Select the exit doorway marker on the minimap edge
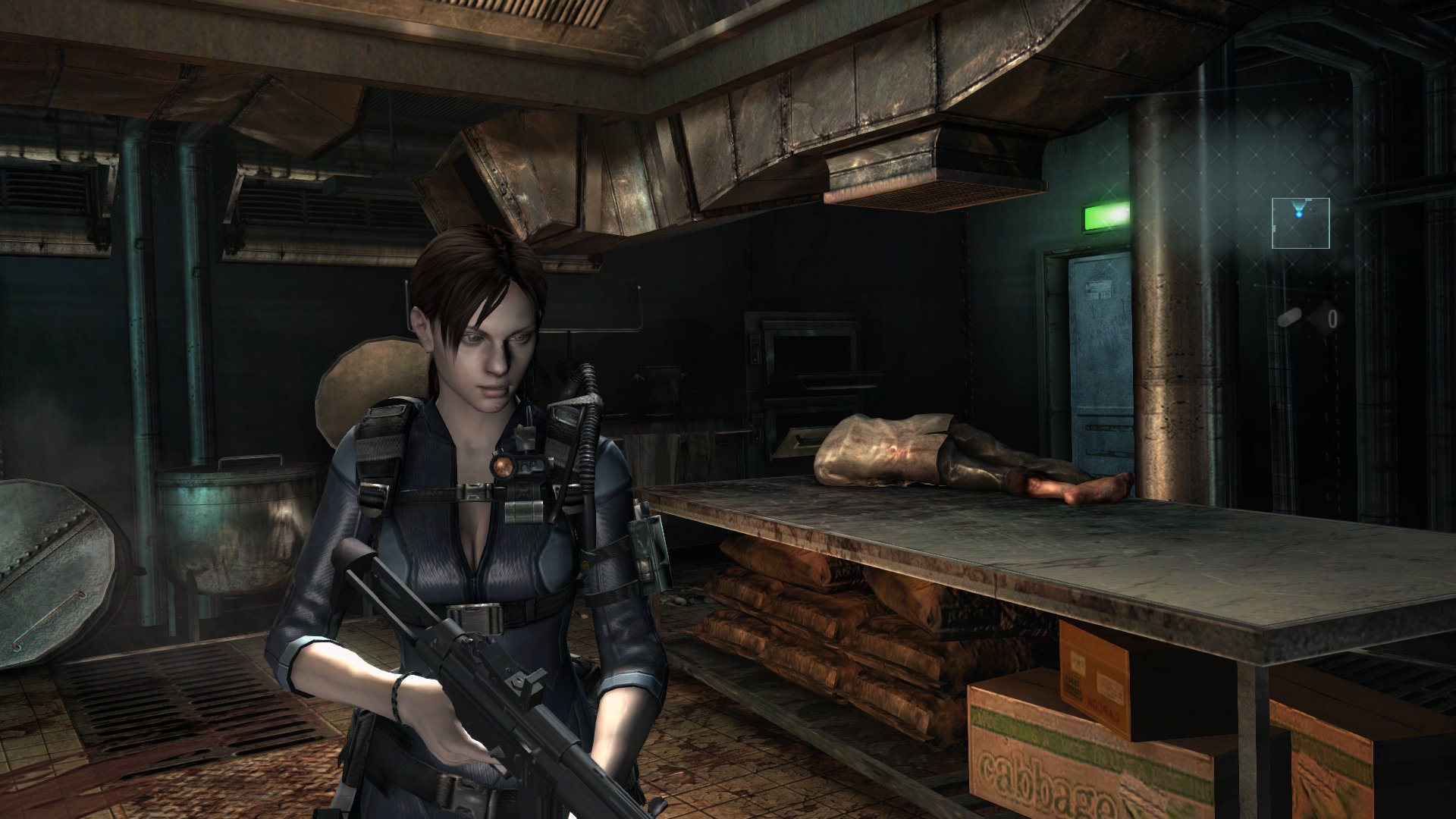 pos(1308,199)
